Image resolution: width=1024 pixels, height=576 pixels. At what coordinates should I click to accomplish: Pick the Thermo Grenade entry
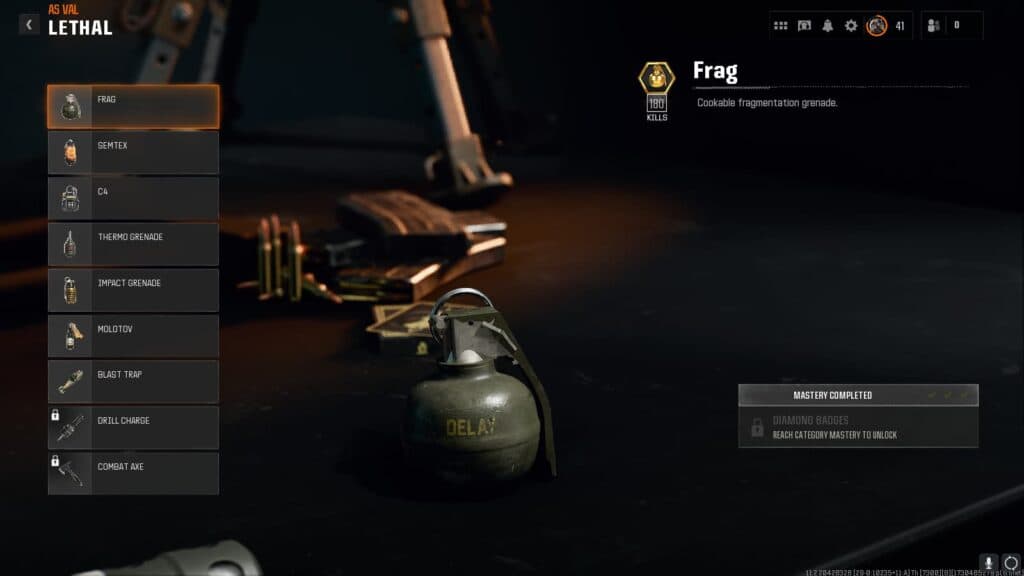click(x=133, y=244)
